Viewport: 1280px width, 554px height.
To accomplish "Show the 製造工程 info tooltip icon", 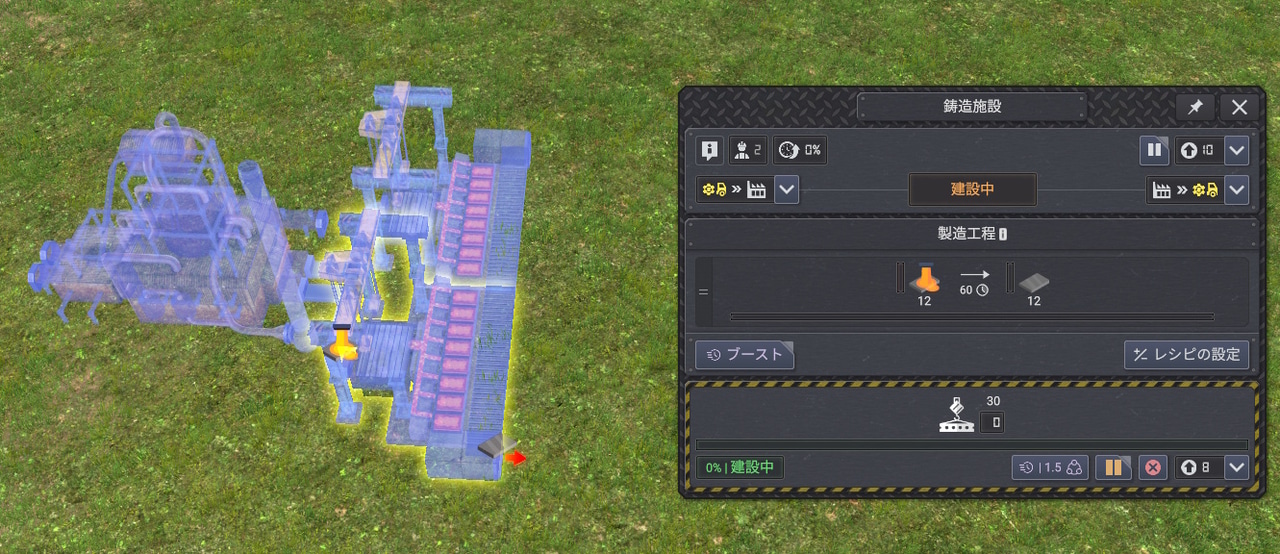I will pyautogui.click(x=1003, y=234).
